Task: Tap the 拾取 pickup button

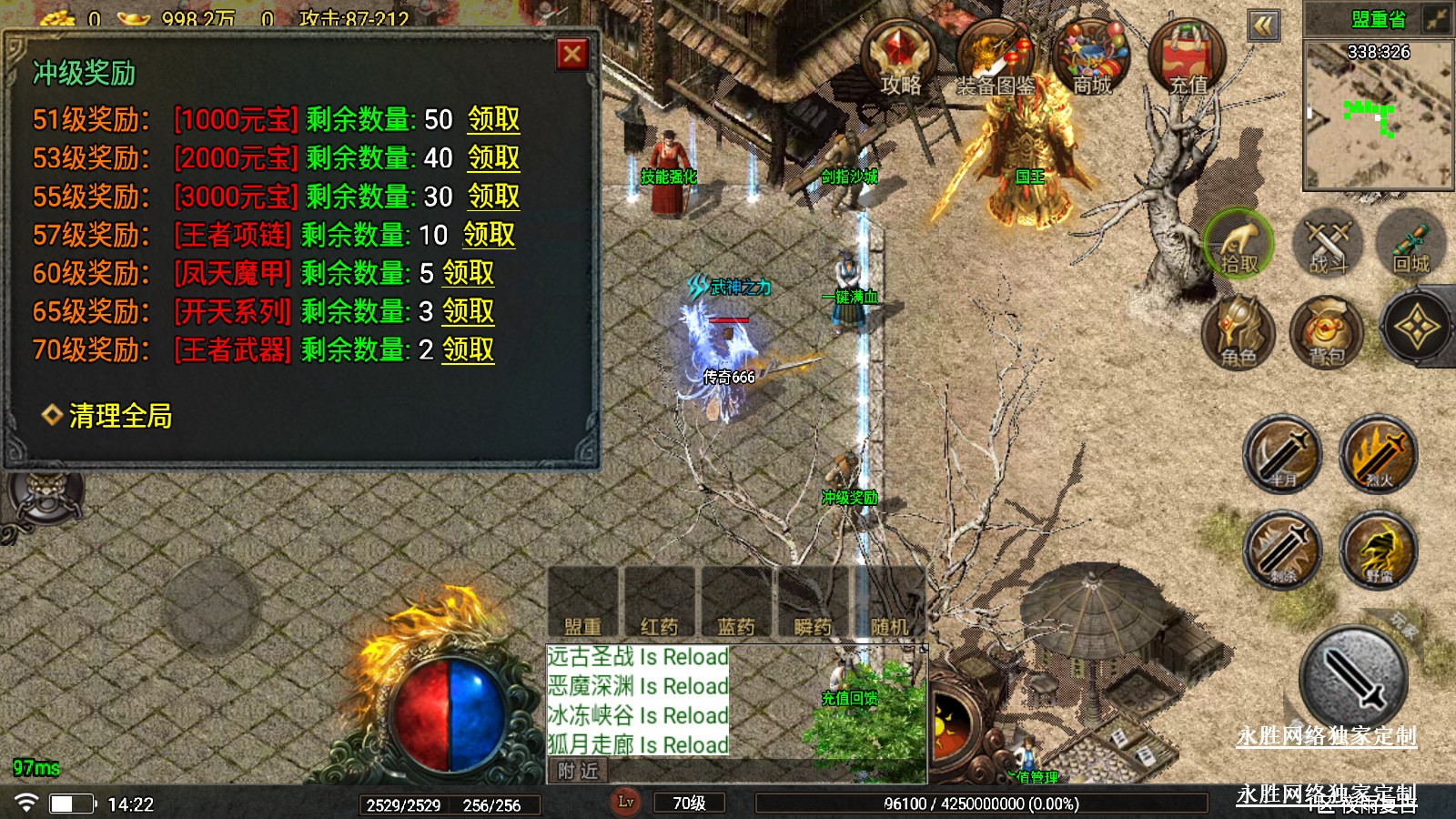Action: point(1239,244)
